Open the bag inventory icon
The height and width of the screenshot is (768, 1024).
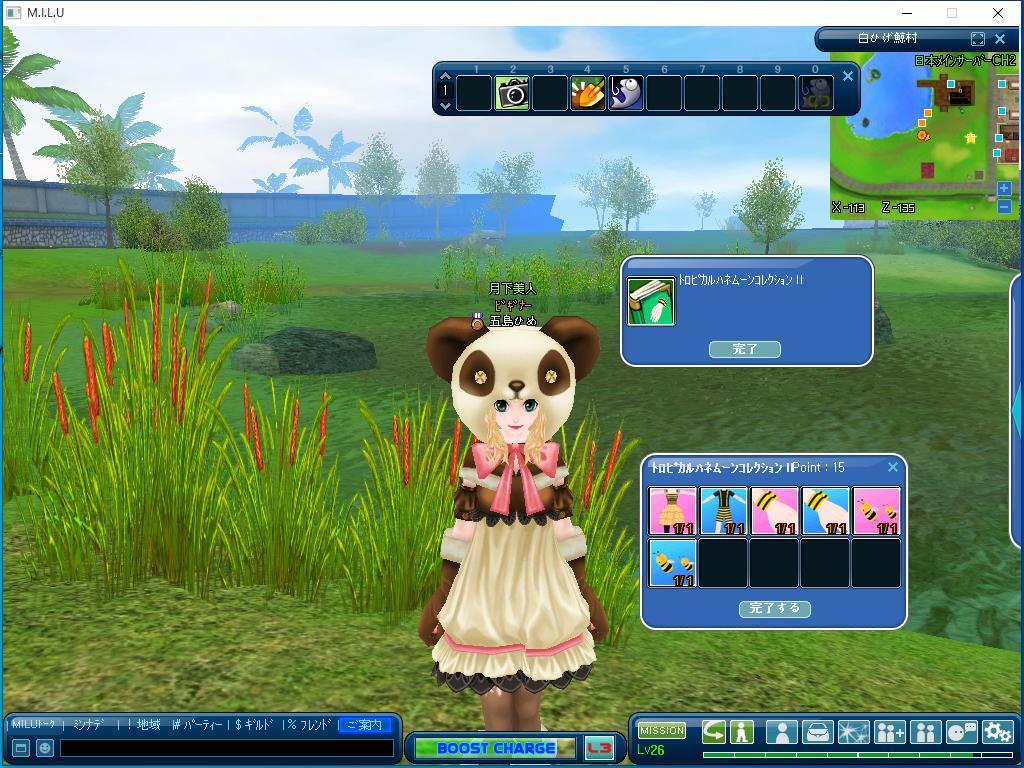[x=817, y=732]
